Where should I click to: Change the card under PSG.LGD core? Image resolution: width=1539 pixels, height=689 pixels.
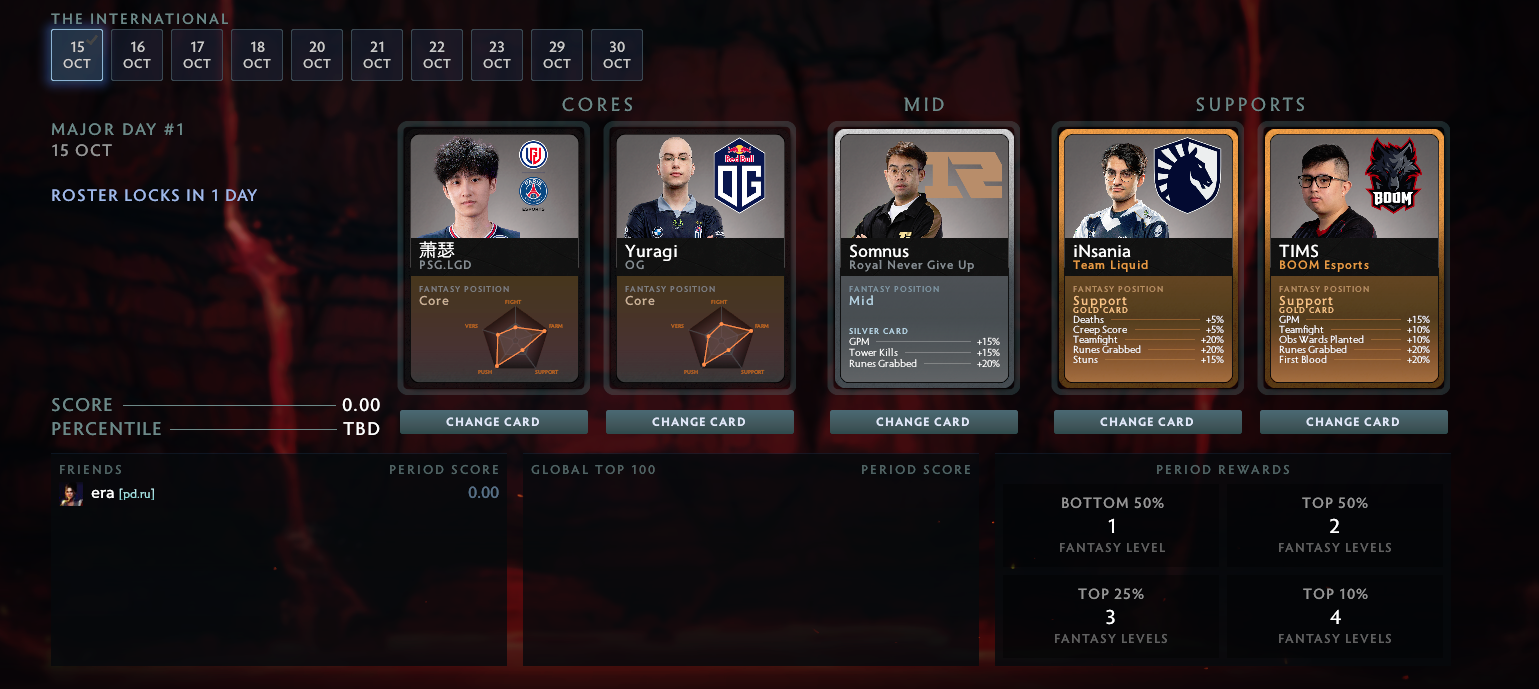pos(494,422)
